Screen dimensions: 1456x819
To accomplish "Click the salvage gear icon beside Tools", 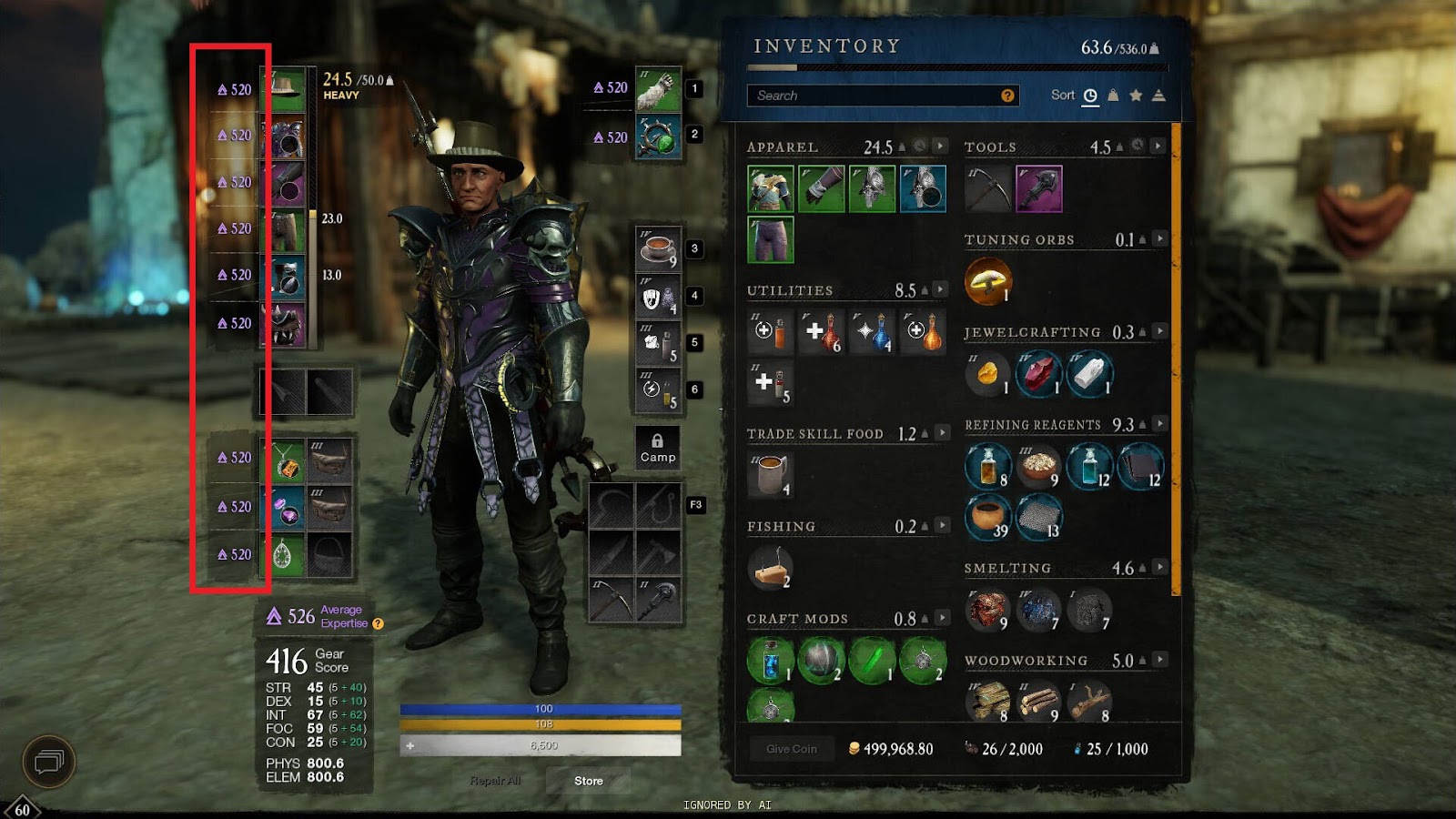I will (1138, 147).
